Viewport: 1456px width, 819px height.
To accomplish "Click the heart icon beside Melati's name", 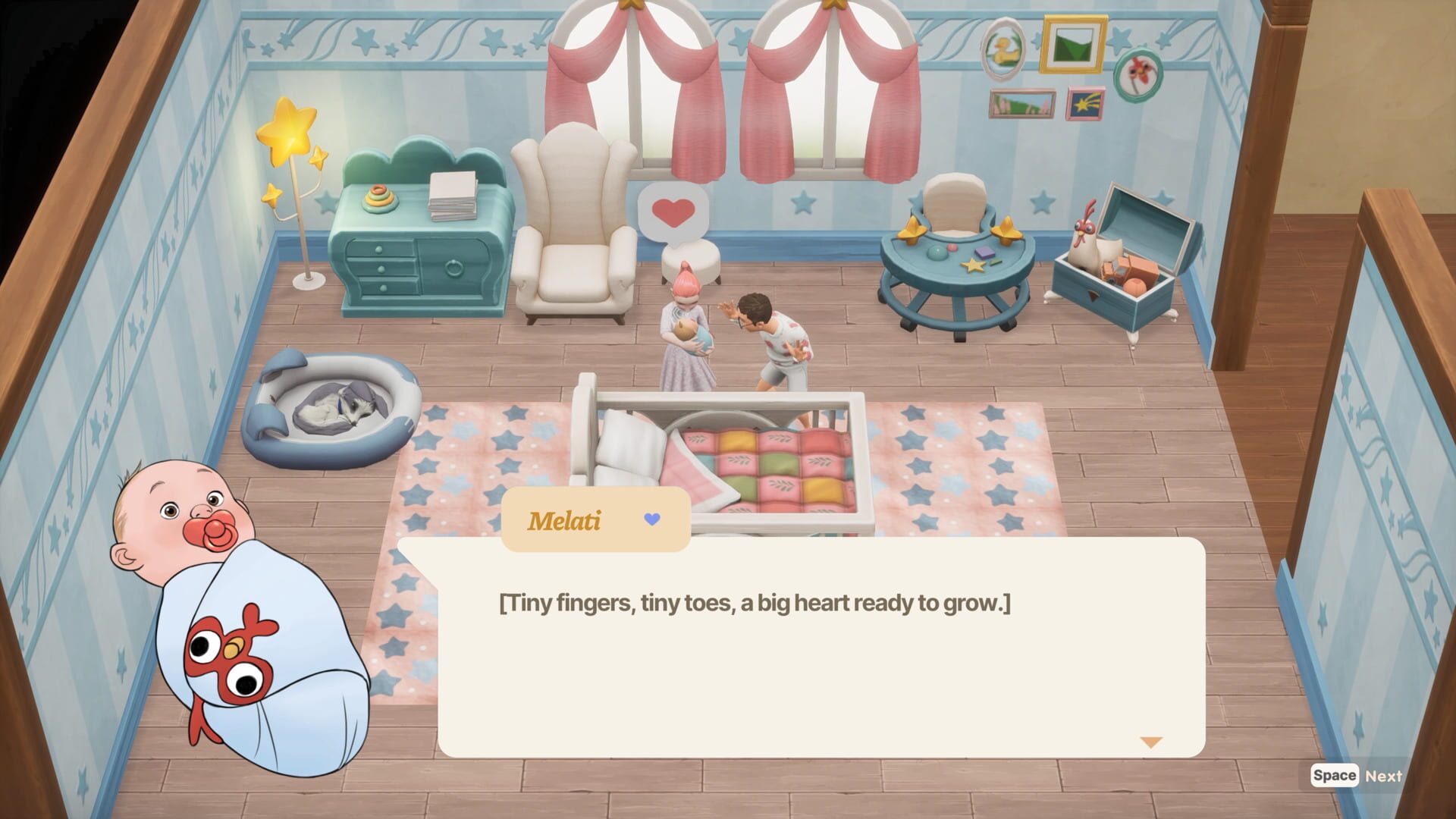I will click(x=652, y=519).
